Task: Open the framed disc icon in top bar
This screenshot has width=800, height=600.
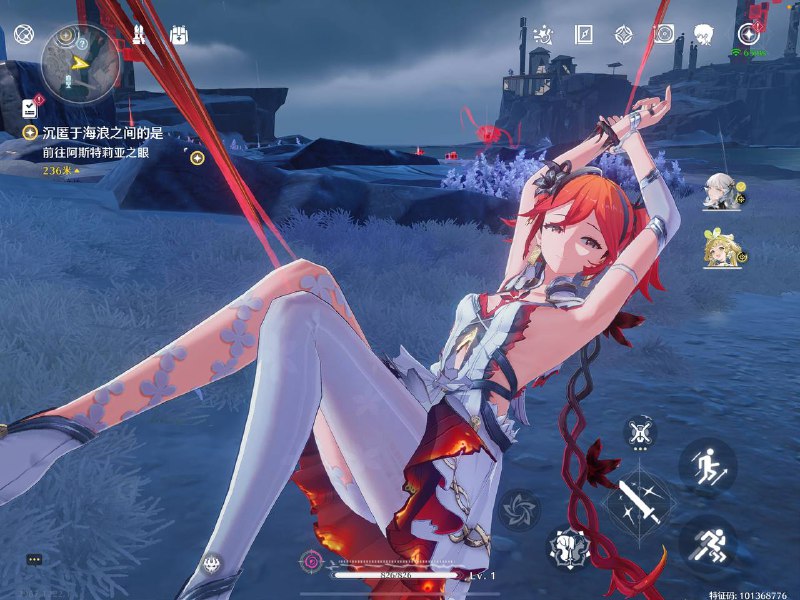Action: [663, 35]
